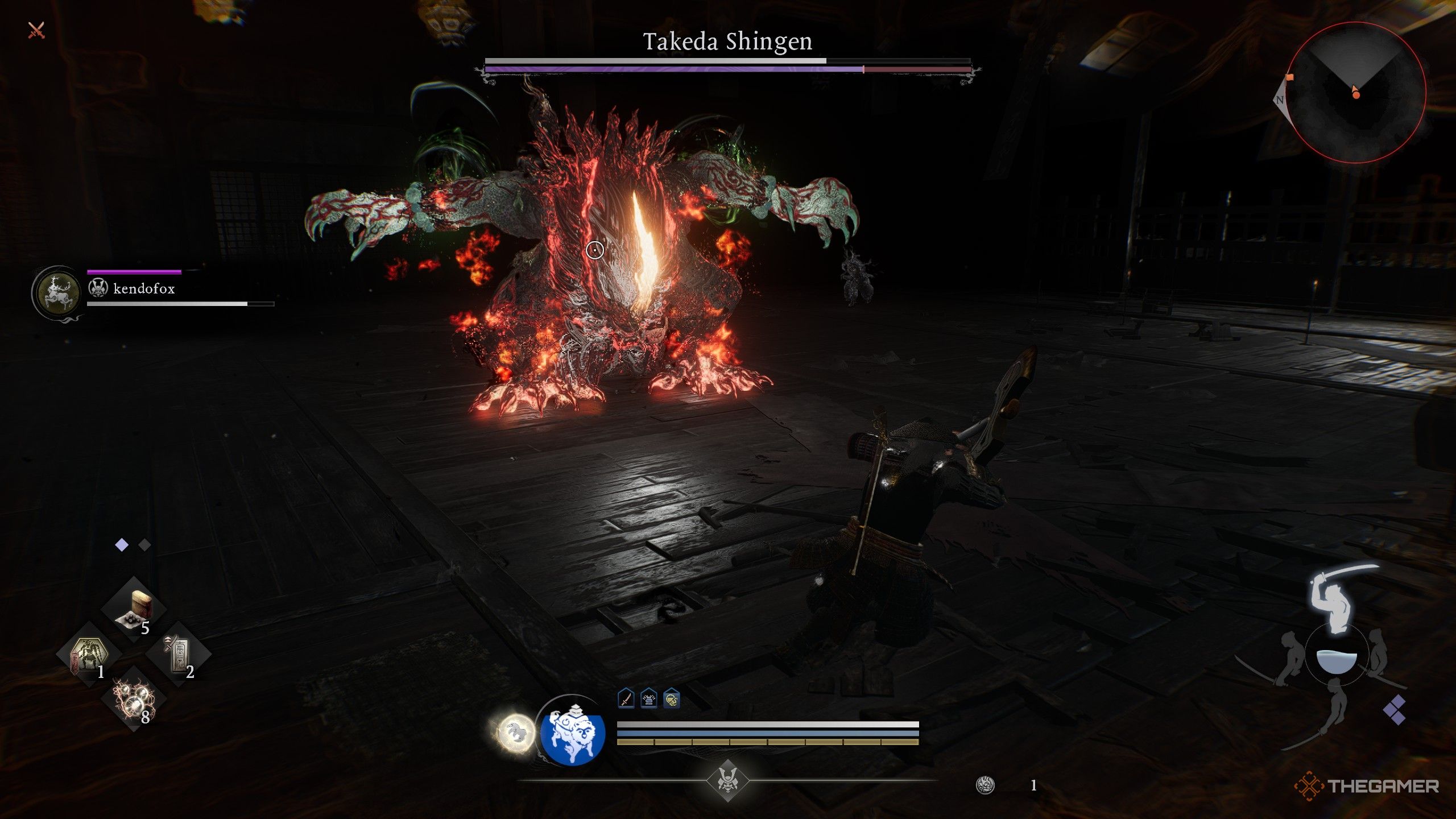Select the warrior figure talisman slot
Viewport: 1456px width, 819px height.
coord(89,654)
